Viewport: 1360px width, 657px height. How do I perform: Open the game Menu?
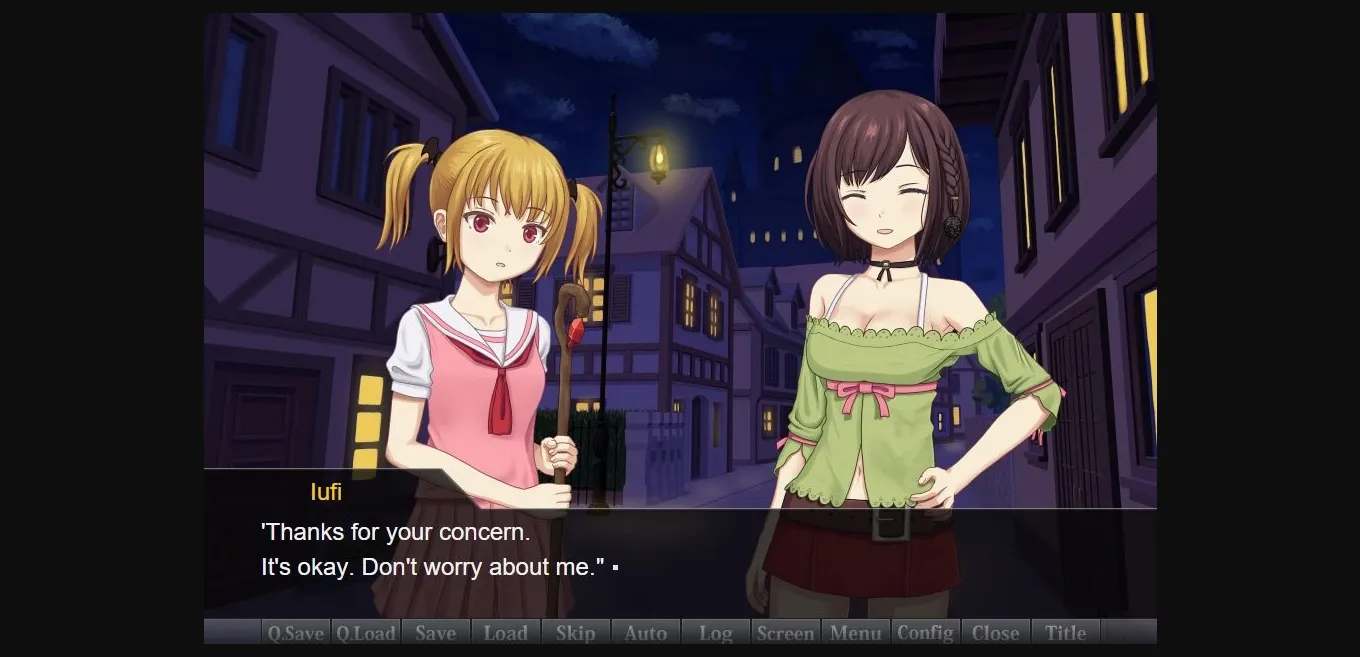point(856,632)
